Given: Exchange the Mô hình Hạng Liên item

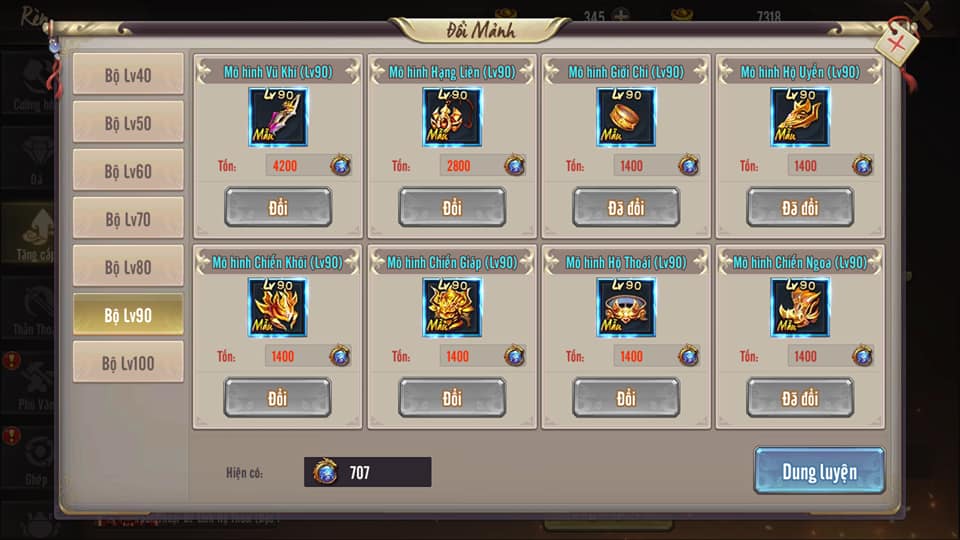Looking at the screenshot, I should point(452,208).
